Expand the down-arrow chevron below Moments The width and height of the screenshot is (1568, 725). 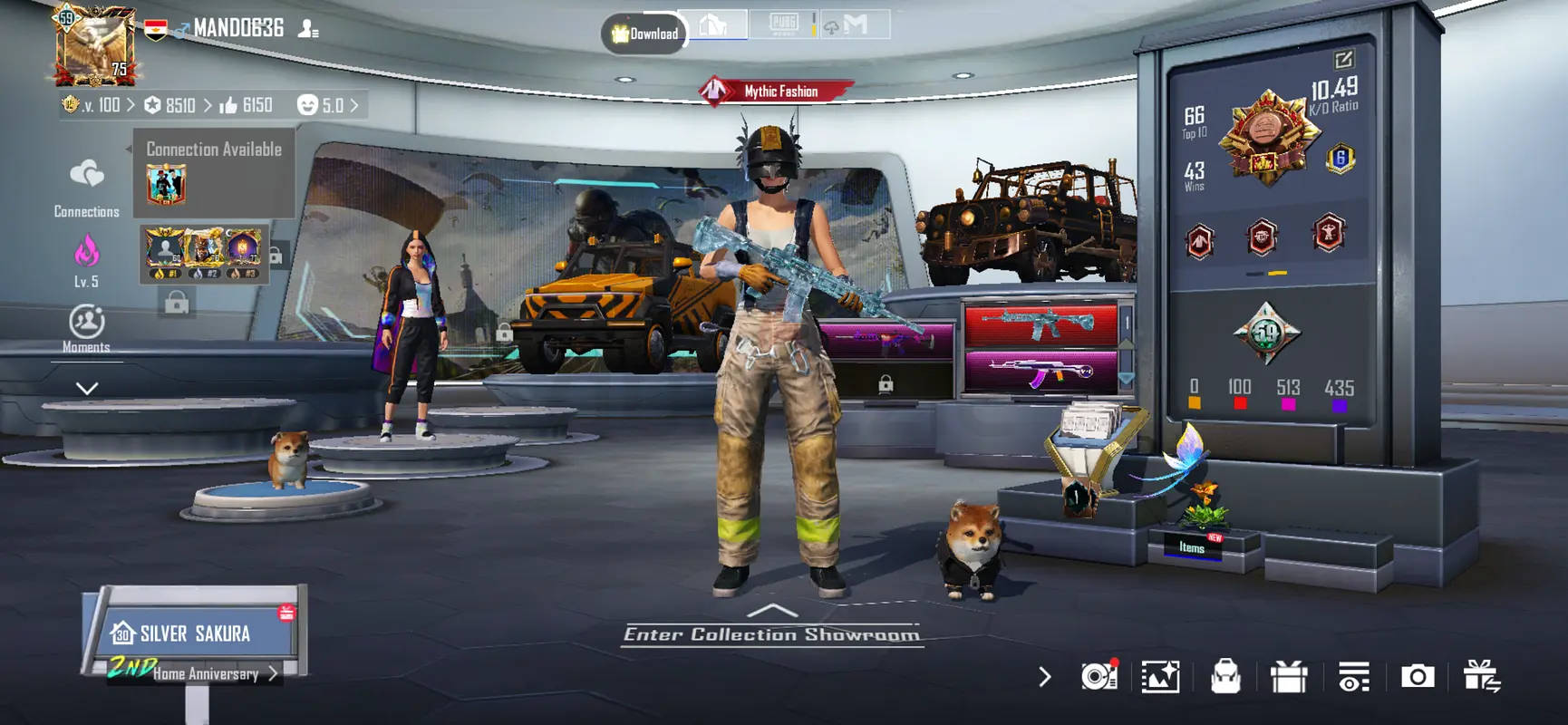tap(86, 388)
